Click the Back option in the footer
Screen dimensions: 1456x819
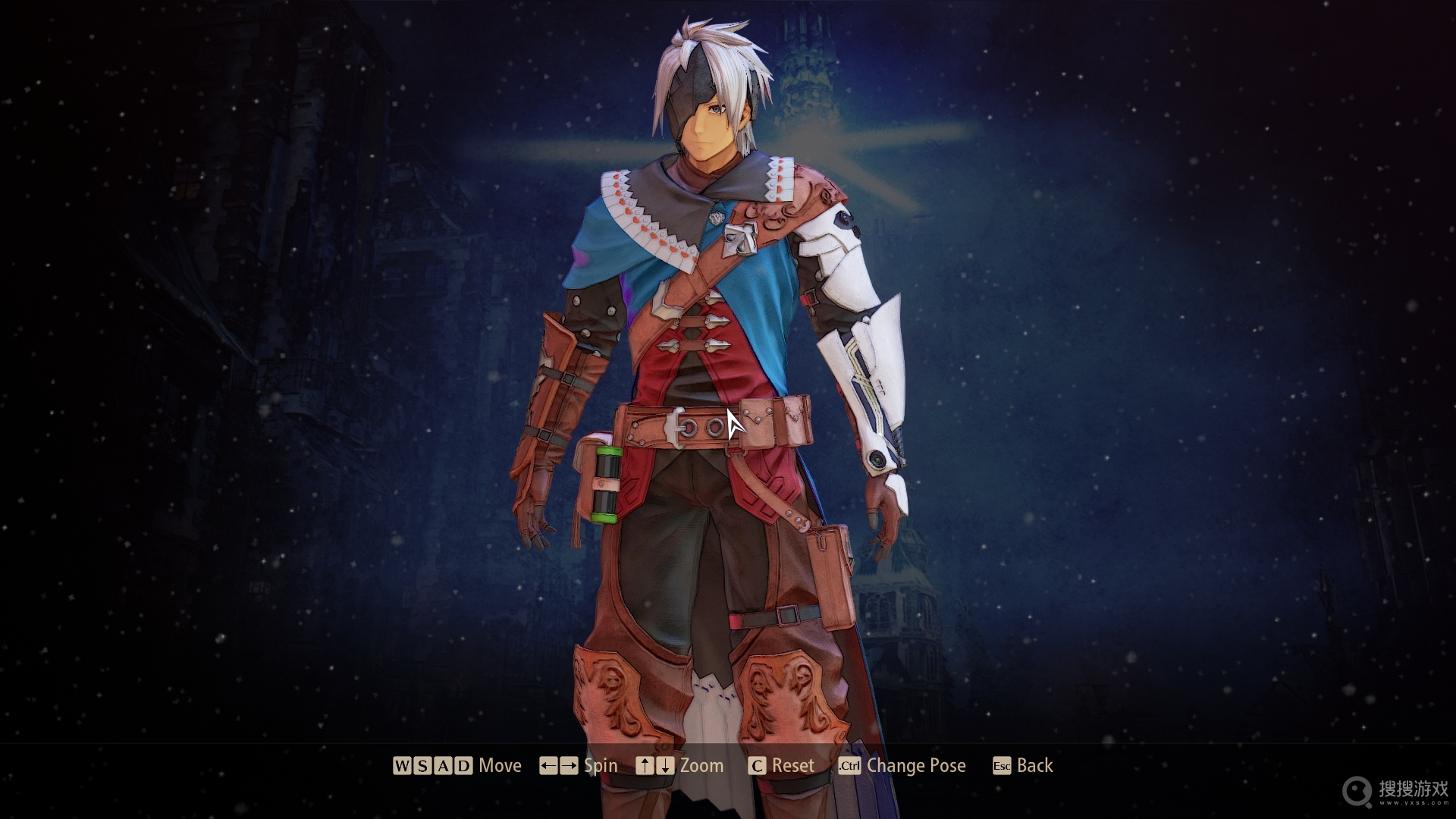tap(1023, 766)
